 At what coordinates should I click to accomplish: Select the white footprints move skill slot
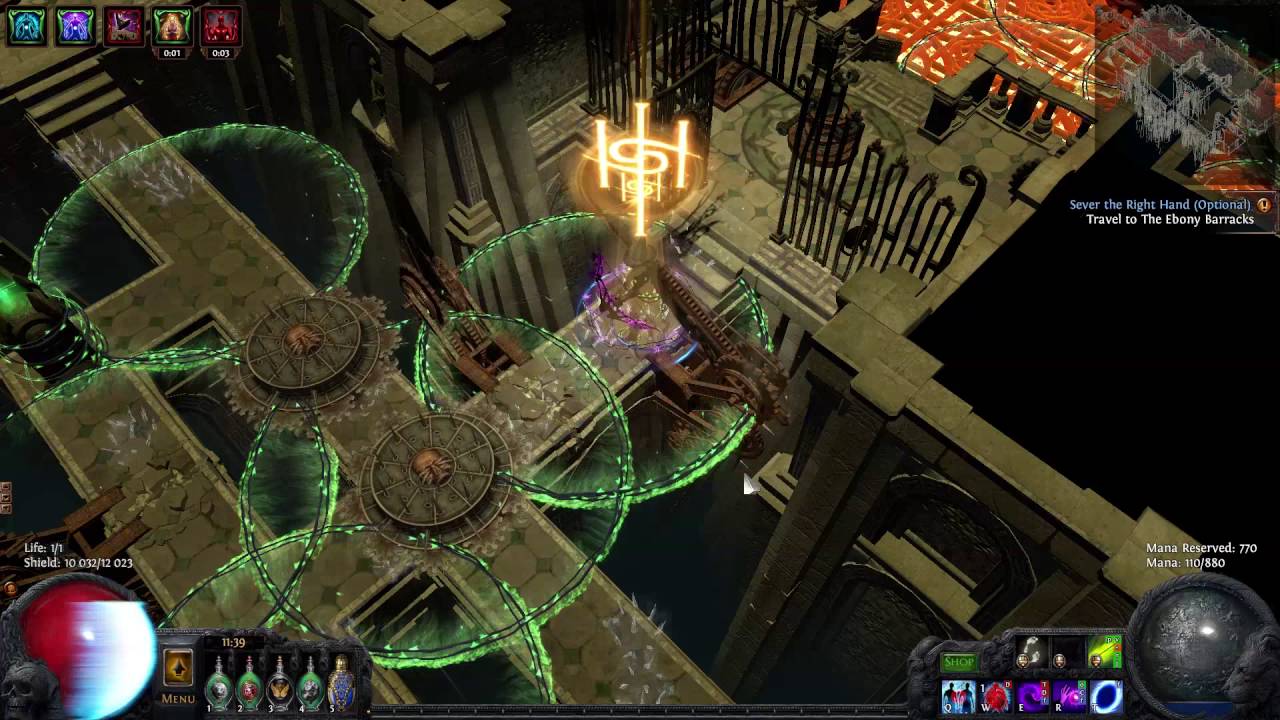pyautogui.click(x=1032, y=655)
